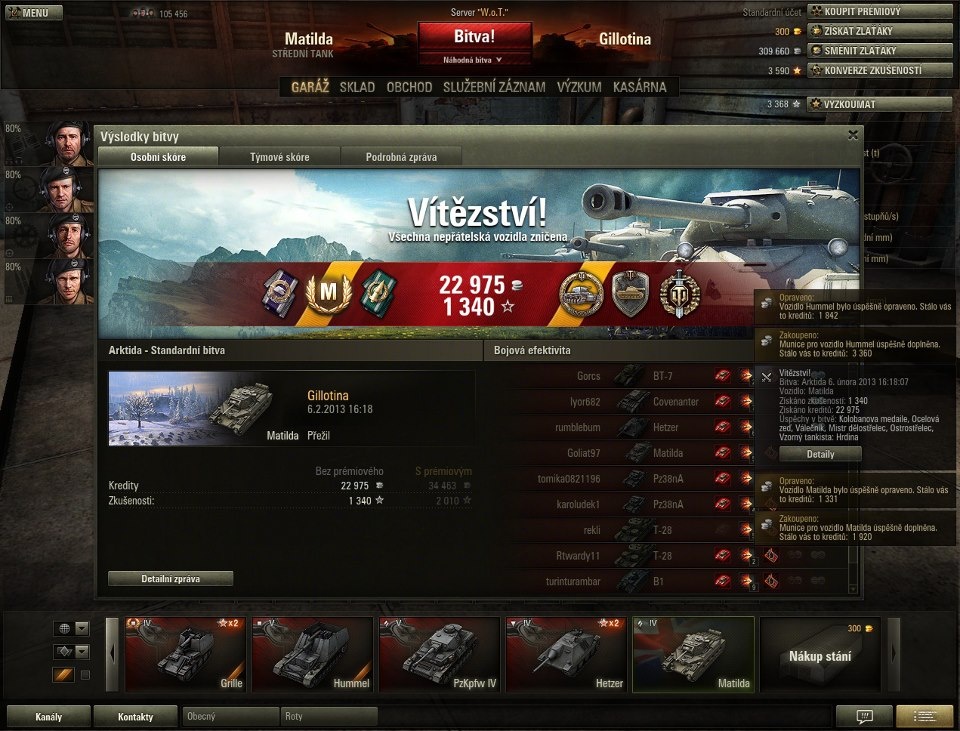Open the Podrobná zpráva tab
The image size is (960, 731).
(400, 157)
